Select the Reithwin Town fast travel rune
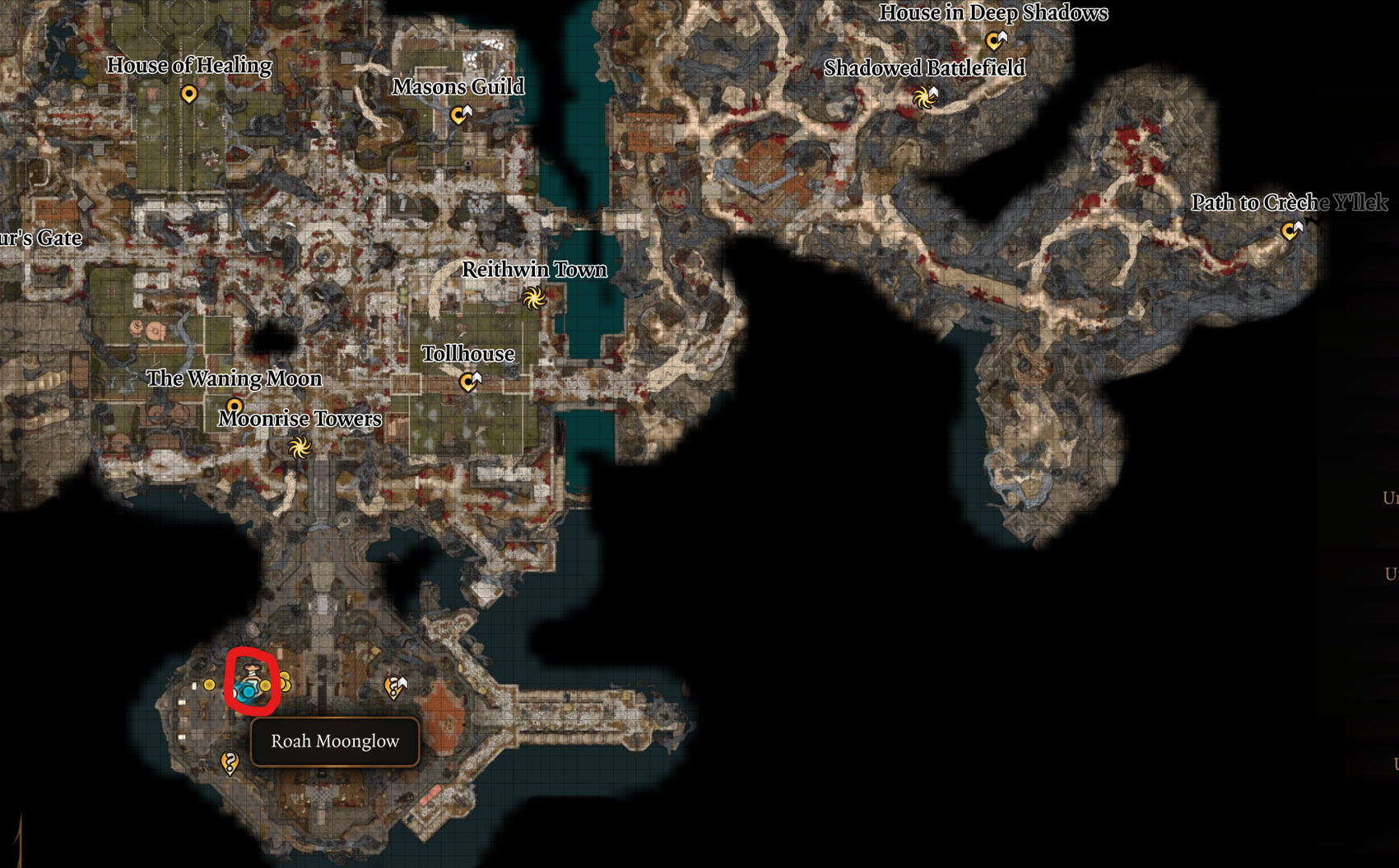Image resolution: width=1399 pixels, height=868 pixels. click(535, 299)
